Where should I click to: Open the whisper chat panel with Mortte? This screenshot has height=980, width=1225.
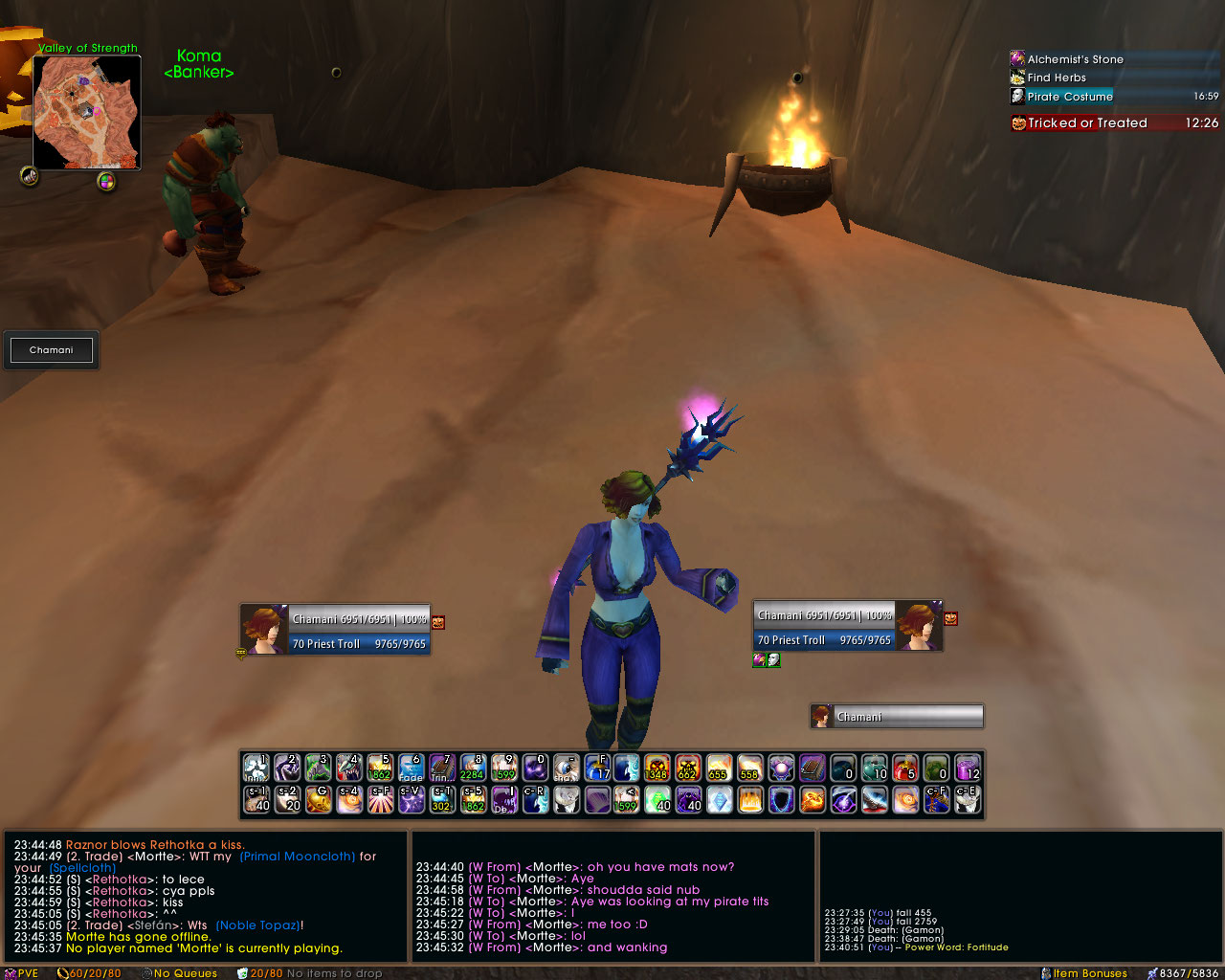click(x=613, y=896)
